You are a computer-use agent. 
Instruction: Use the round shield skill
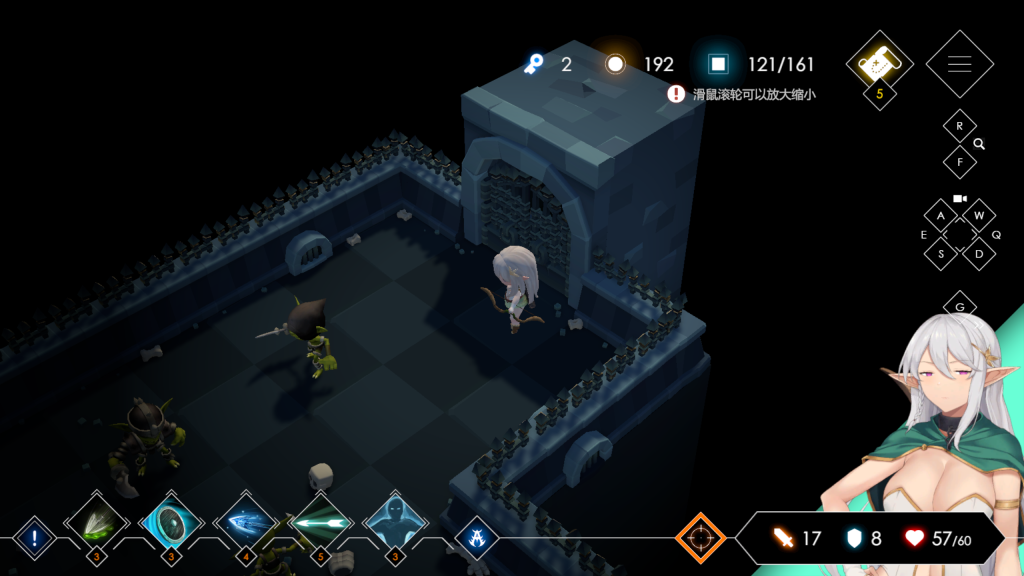click(x=171, y=522)
